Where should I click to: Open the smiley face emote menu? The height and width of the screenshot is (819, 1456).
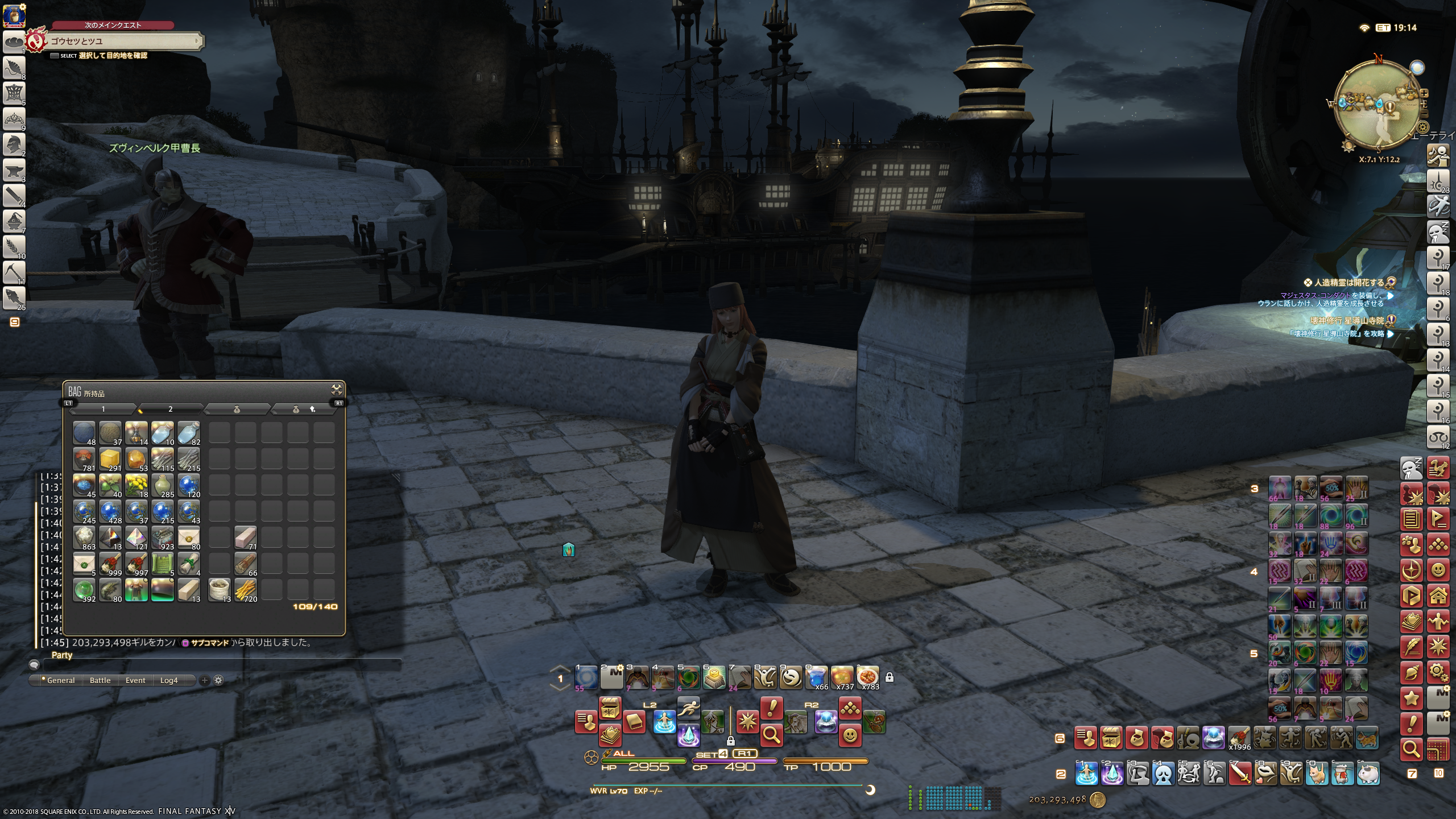point(850,735)
